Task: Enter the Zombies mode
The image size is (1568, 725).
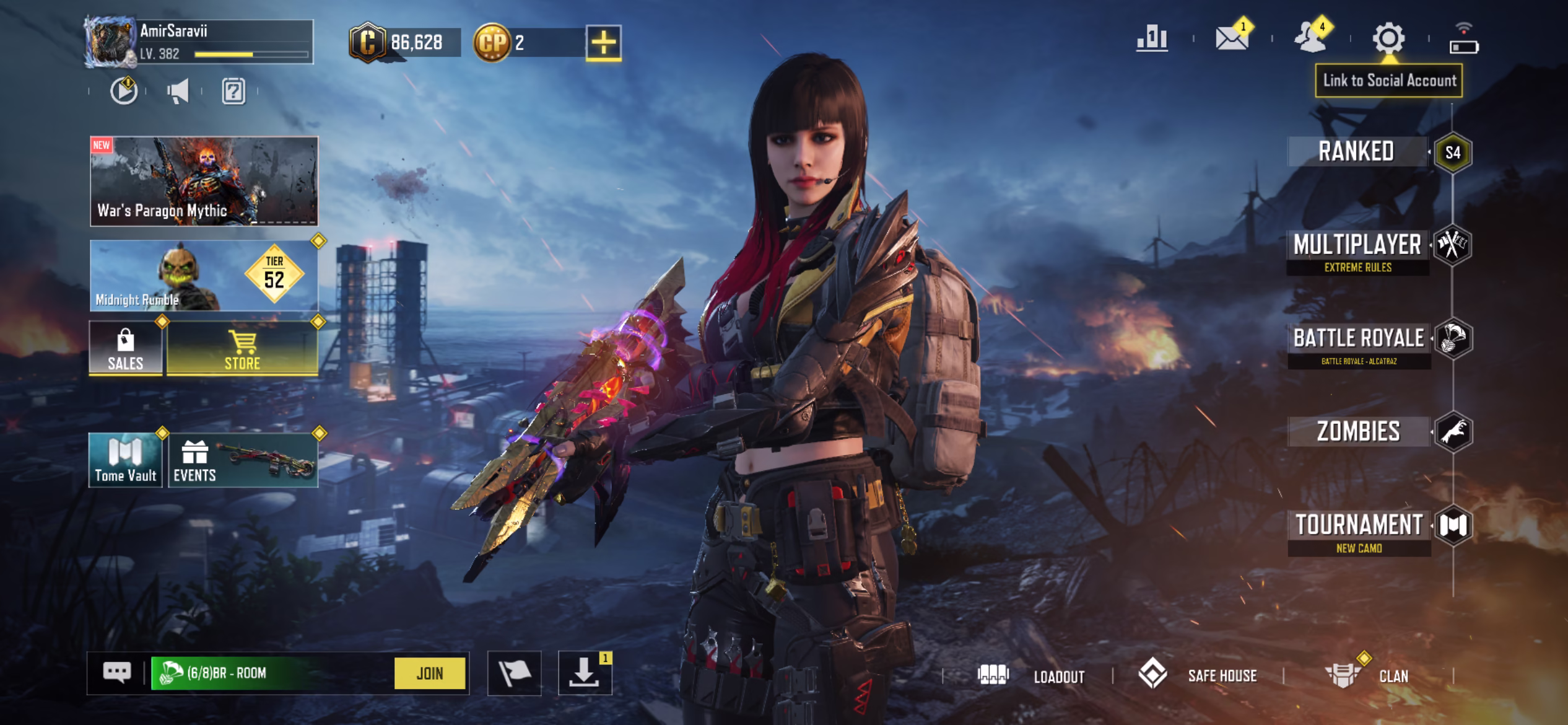Action: (x=1358, y=432)
